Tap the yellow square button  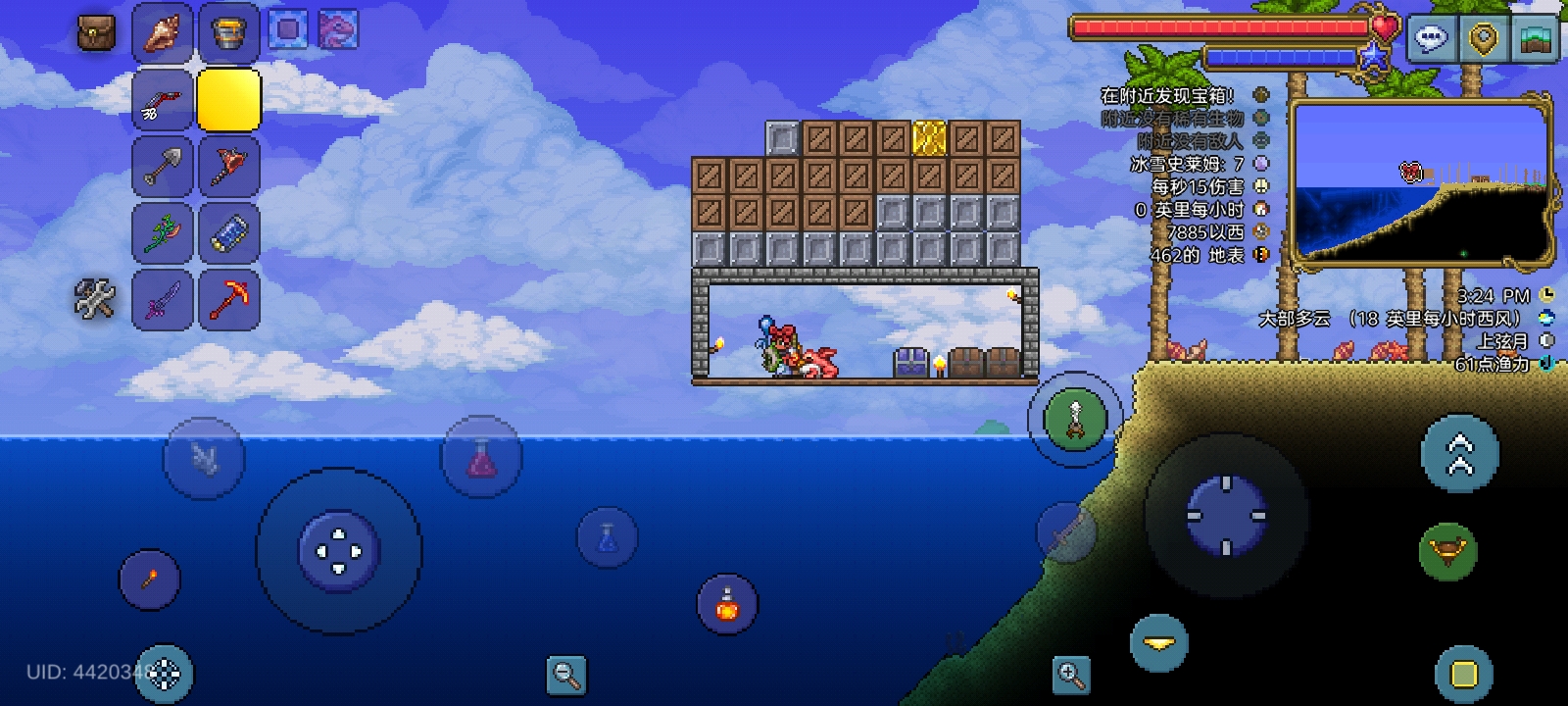click(x=1463, y=675)
